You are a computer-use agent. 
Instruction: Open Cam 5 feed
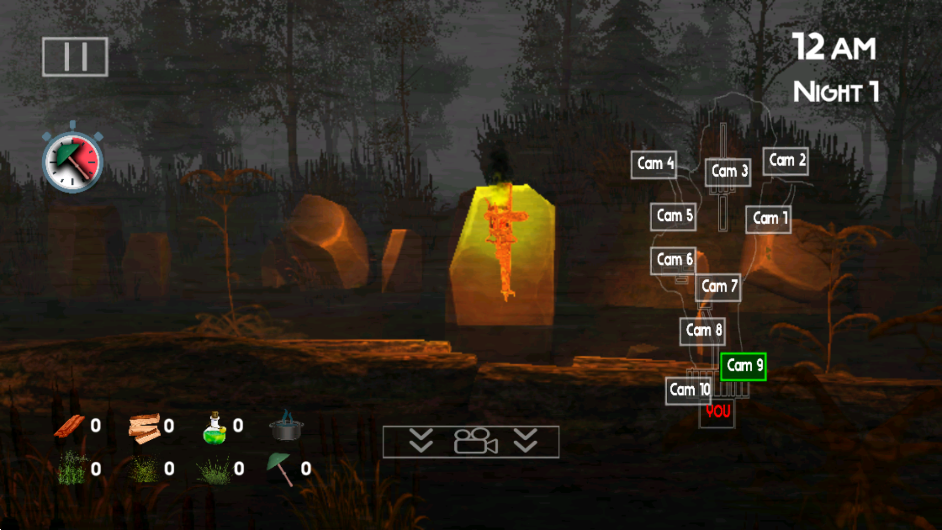(674, 216)
